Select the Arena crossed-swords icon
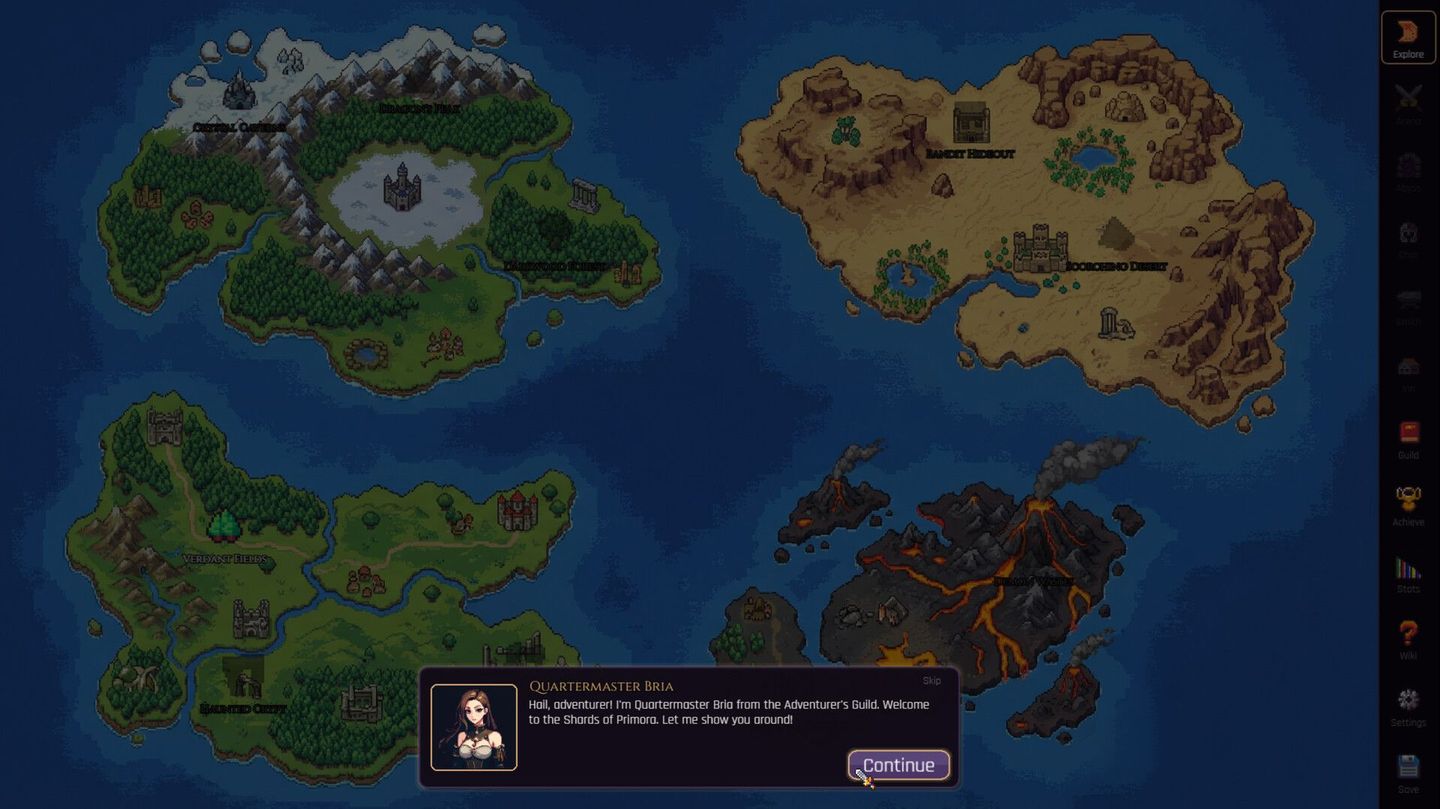 pyautogui.click(x=1408, y=102)
